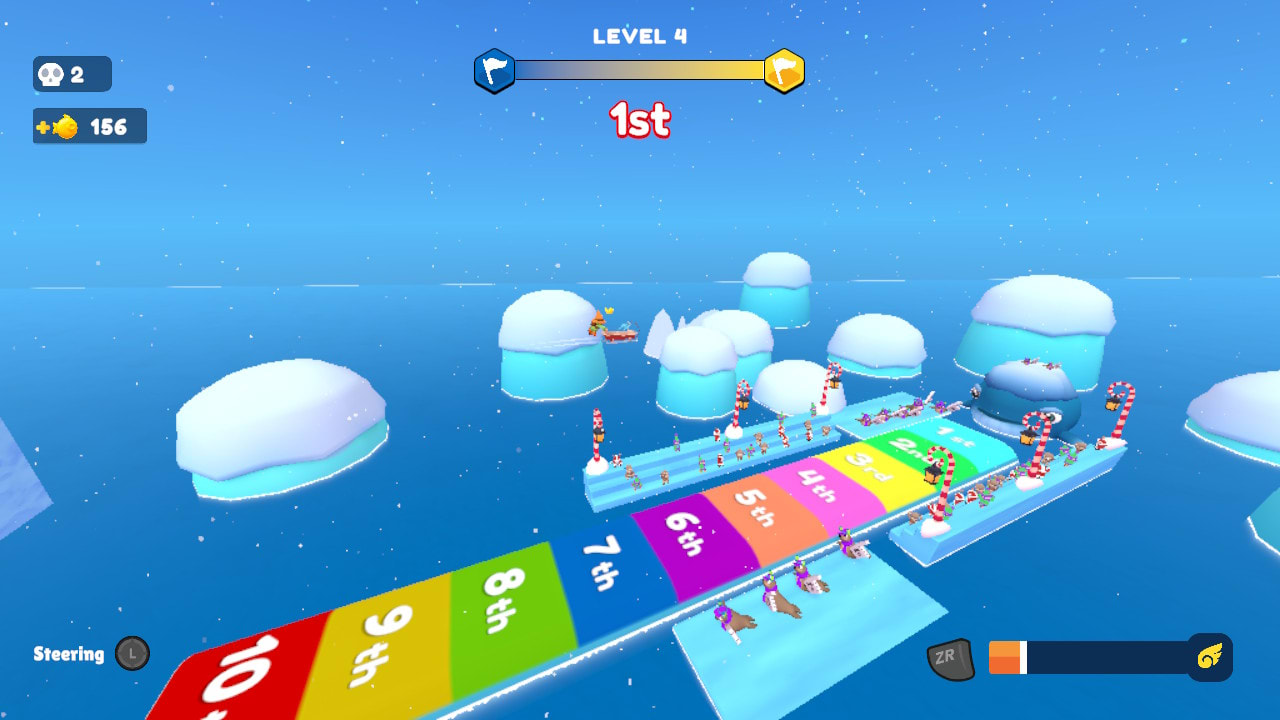Click the white divider on the boost meter
The image size is (1280, 720).
(x=1026, y=657)
